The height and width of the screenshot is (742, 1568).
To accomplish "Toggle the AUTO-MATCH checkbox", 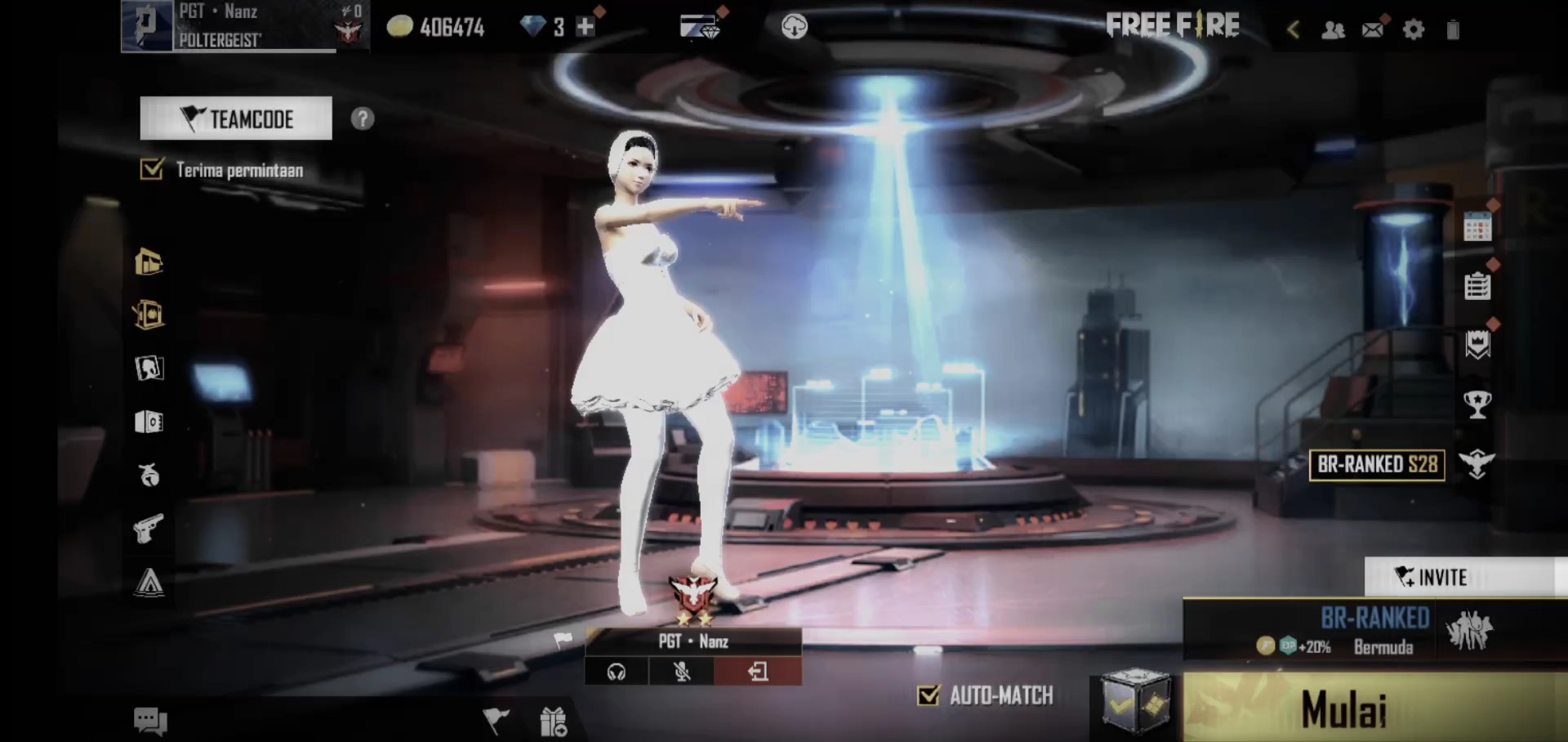I will click(929, 695).
